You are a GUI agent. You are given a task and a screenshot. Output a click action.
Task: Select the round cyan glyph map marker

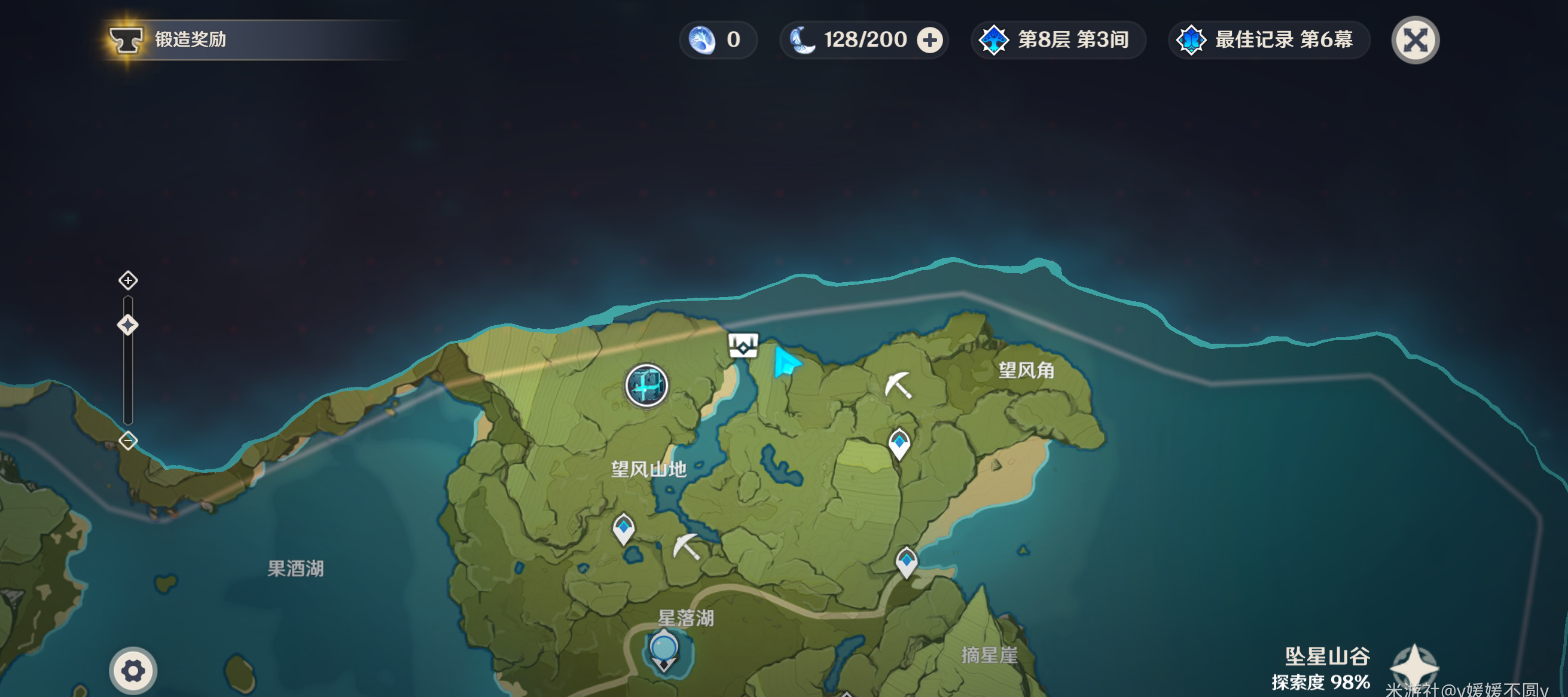click(646, 385)
